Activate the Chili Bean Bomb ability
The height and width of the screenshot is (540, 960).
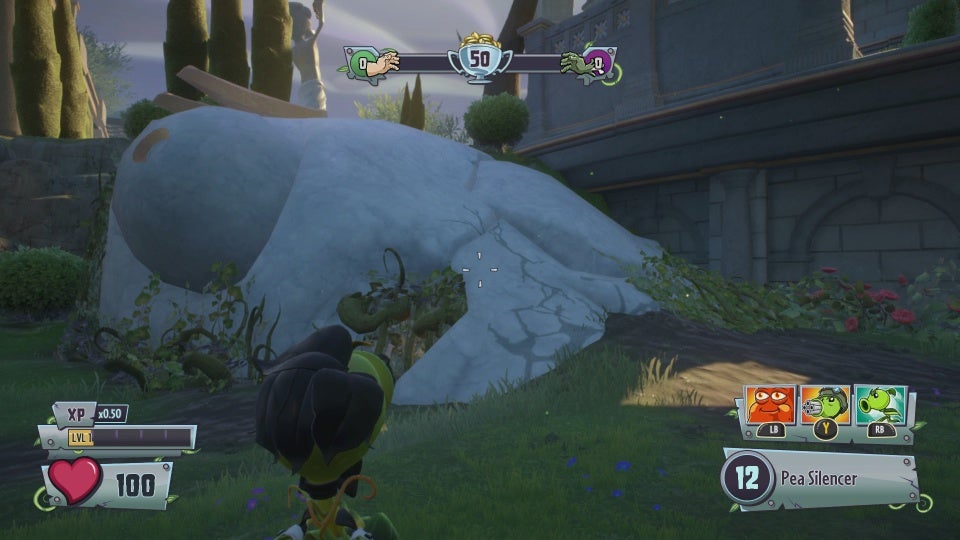(x=771, y=405)
